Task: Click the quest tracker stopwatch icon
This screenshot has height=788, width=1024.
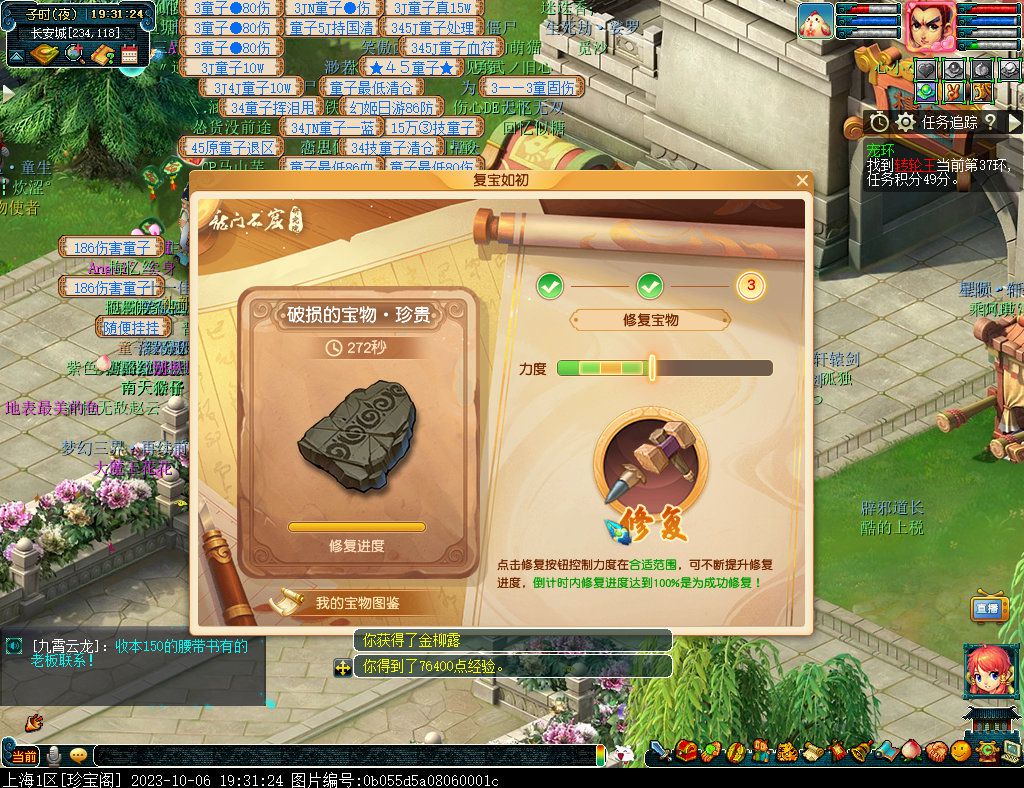Action: (879, 122)
